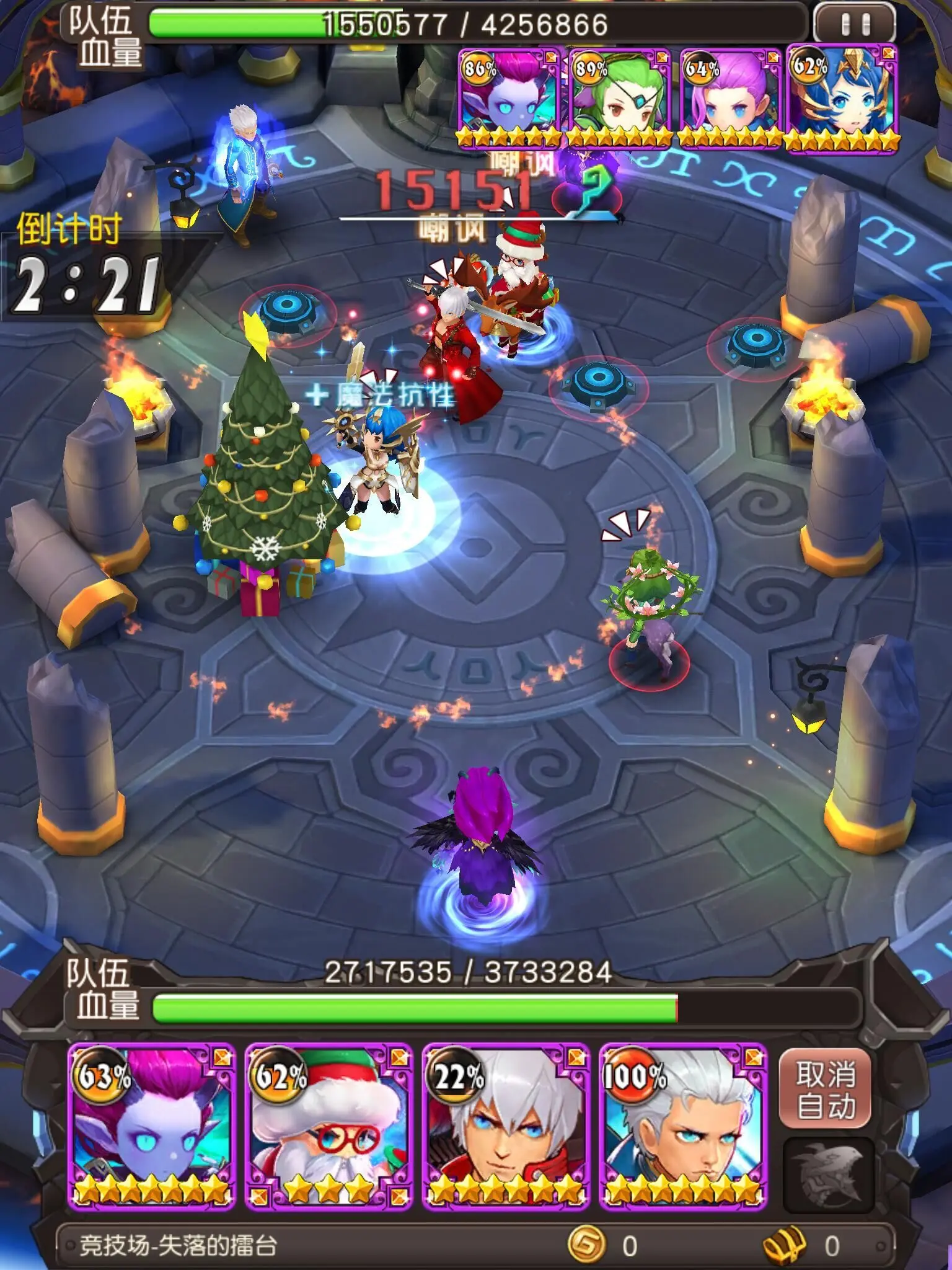
Task: Choose the red-coat white-haired hero portrait
Action: 506,1126
